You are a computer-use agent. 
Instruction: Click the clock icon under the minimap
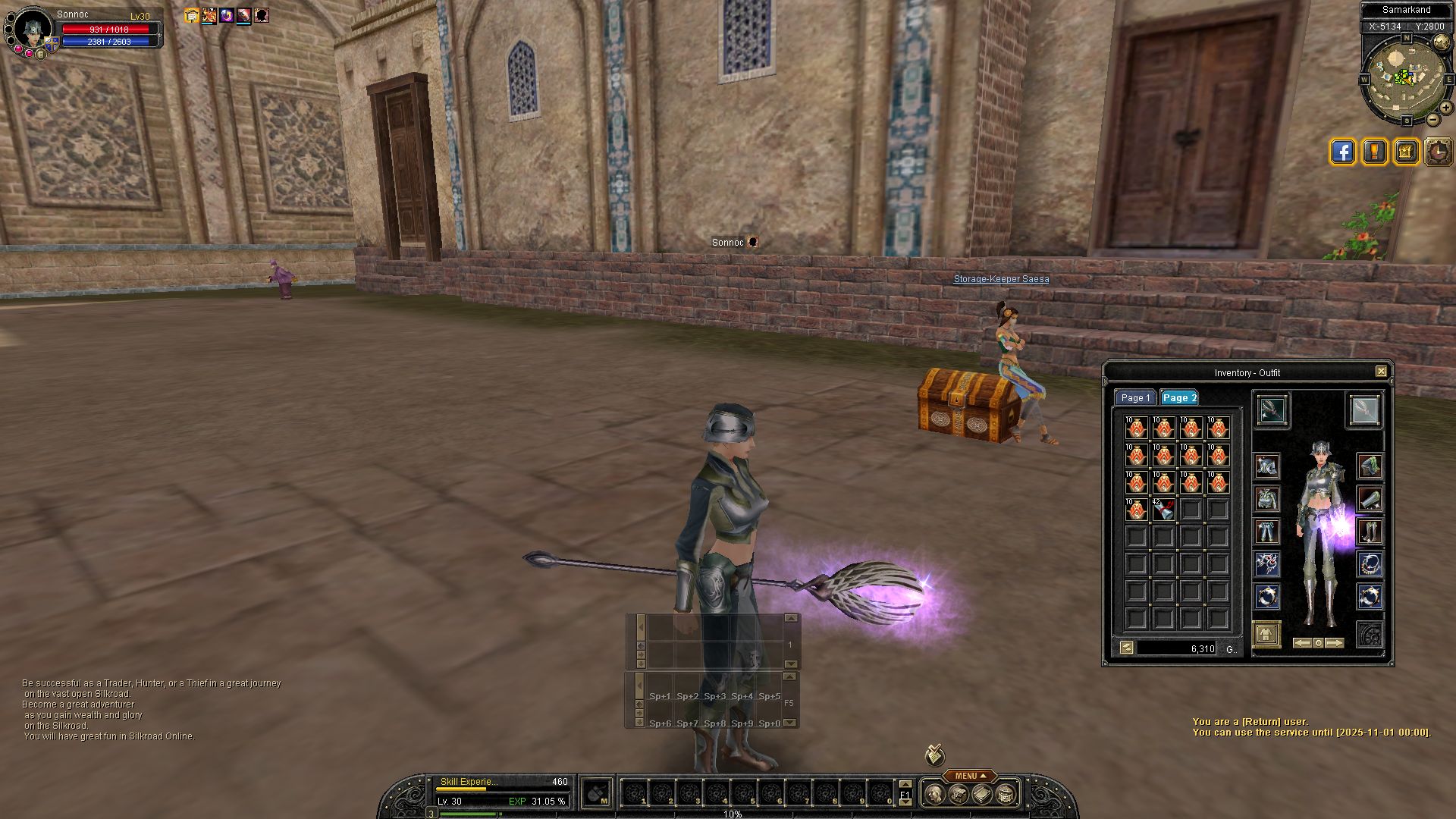[x=1438, y=152]
